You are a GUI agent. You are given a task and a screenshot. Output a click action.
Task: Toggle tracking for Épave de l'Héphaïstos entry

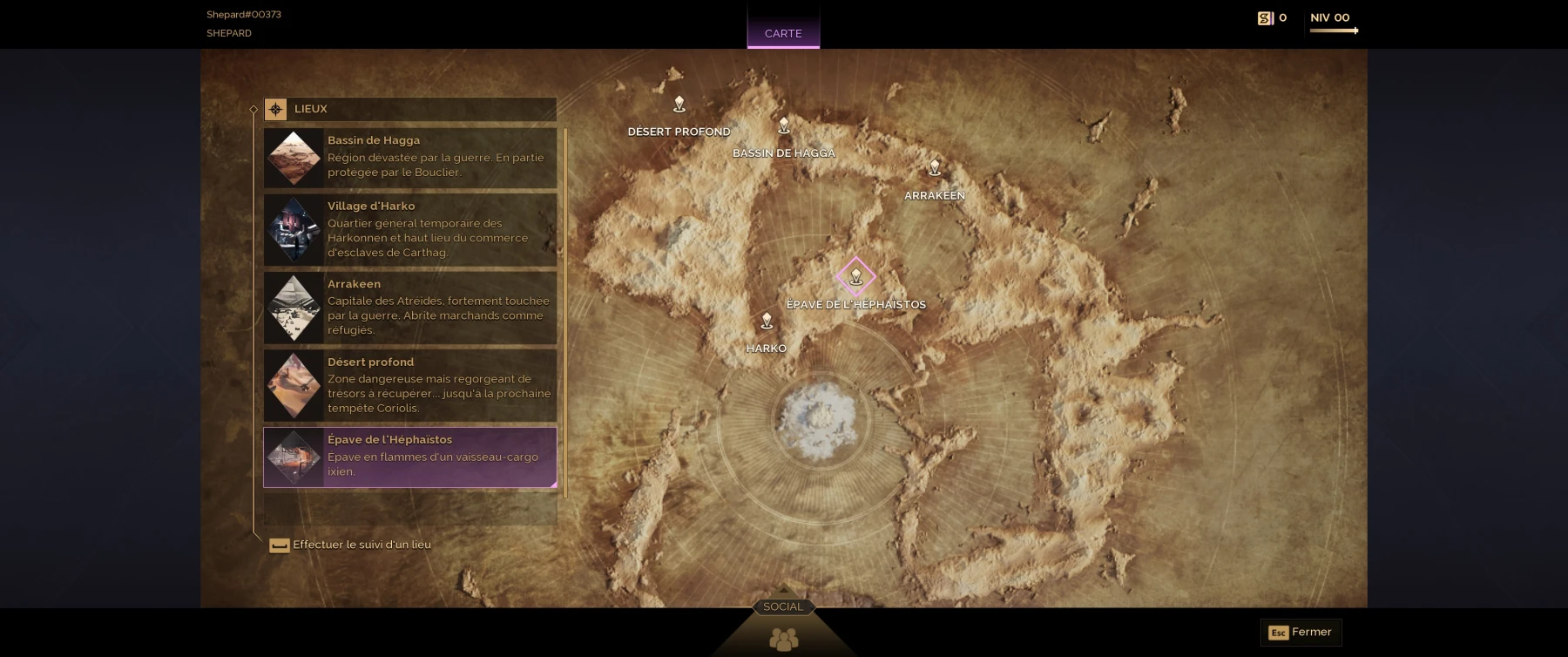tap(409, 457)
